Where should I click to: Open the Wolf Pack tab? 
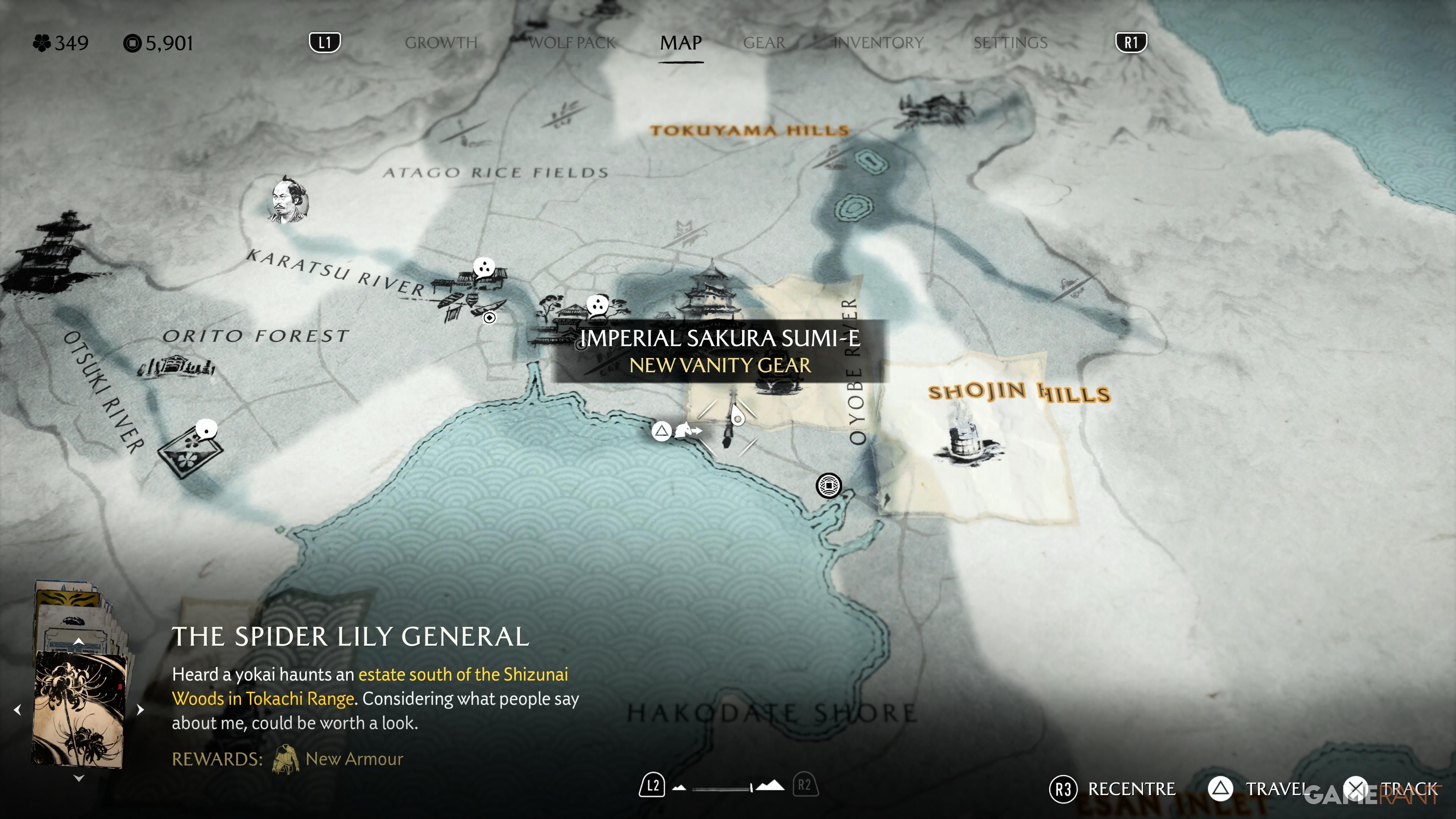click(571, 43)
